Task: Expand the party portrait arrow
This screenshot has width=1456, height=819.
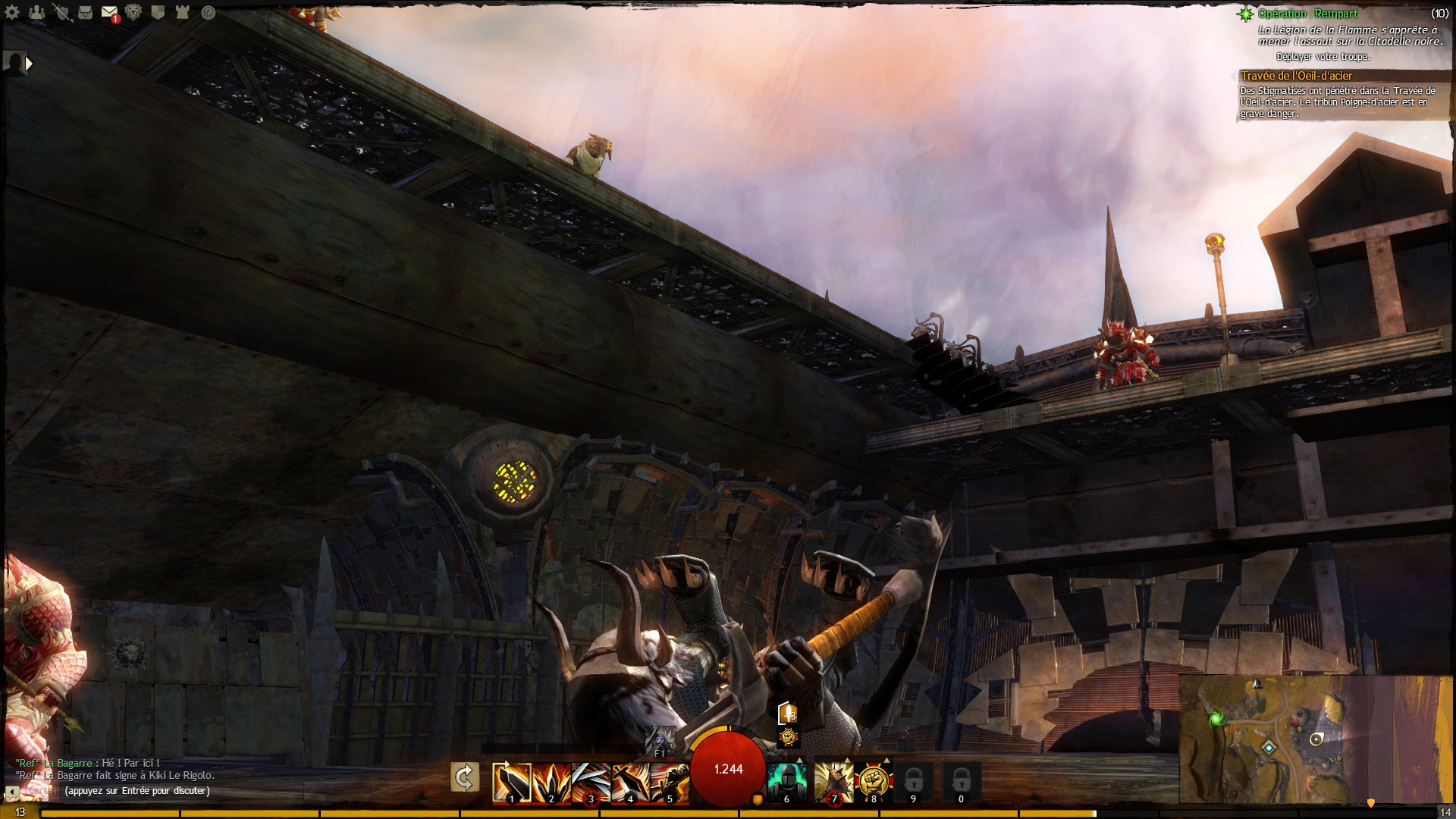Action: [29, 64]
